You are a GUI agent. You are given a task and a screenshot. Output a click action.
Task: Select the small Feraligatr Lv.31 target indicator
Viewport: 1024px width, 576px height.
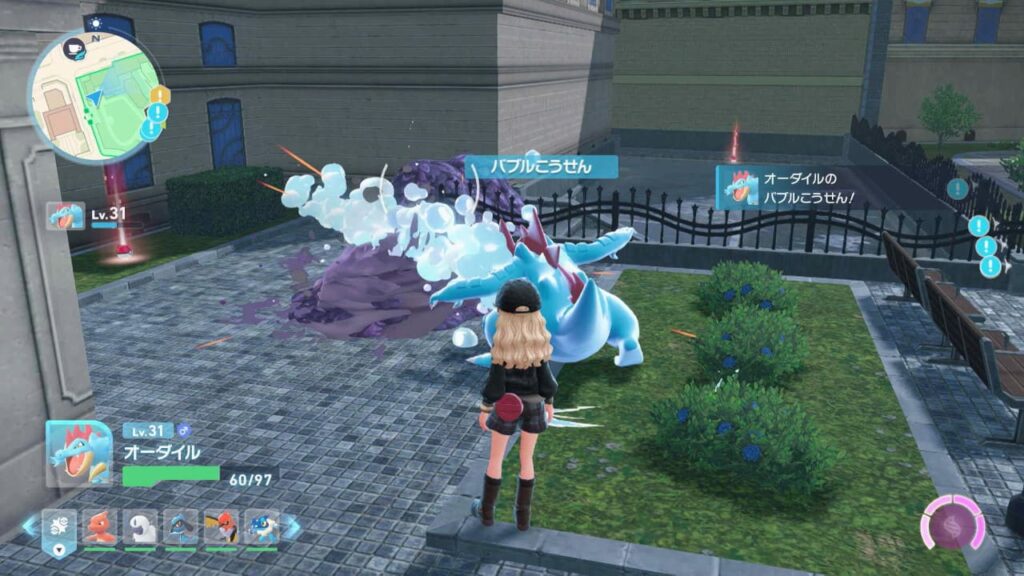[65, 216]
